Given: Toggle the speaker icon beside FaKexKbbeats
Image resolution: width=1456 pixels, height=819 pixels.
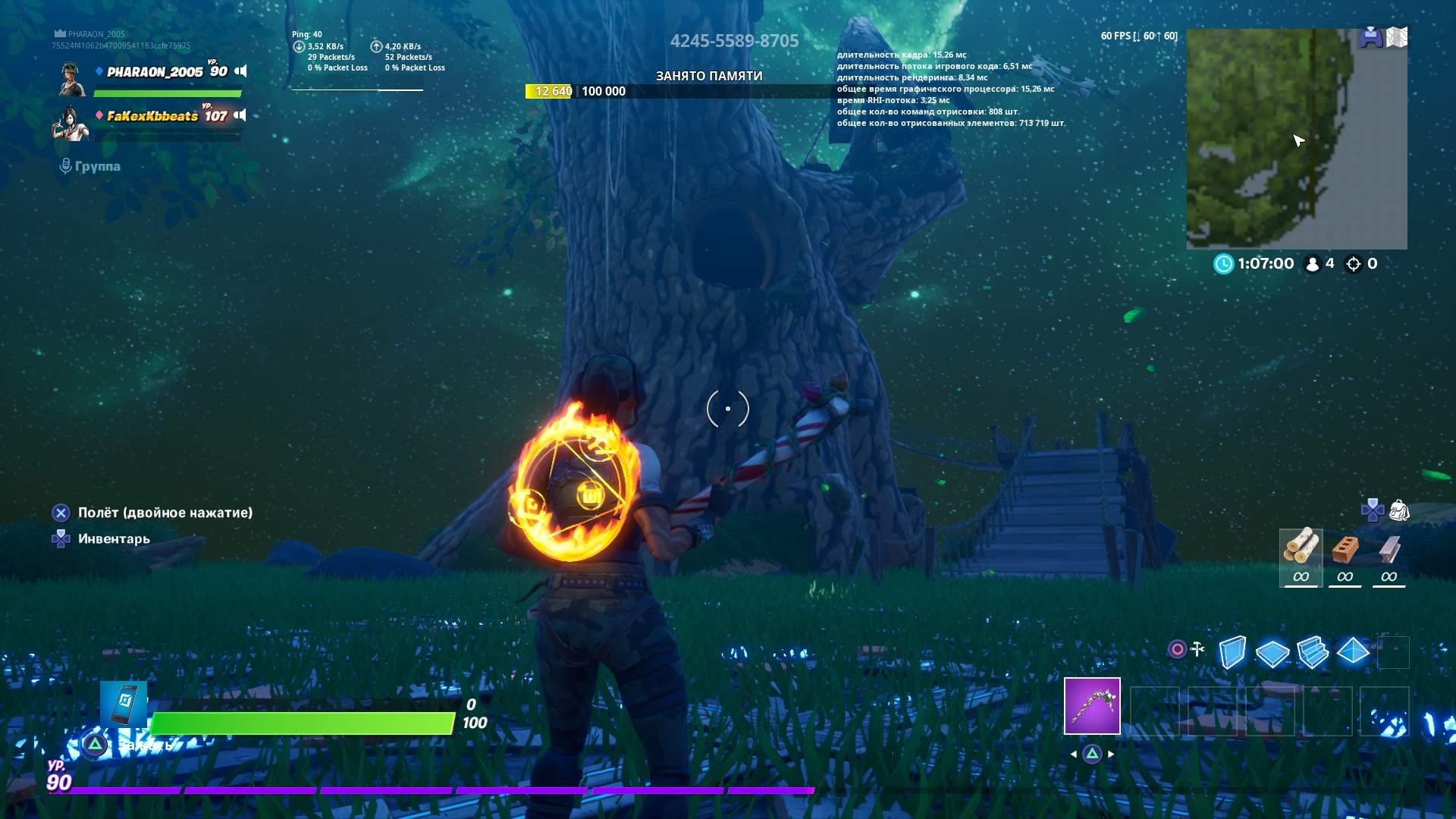Looking at the screenshot, I should (x=240, y=115).
